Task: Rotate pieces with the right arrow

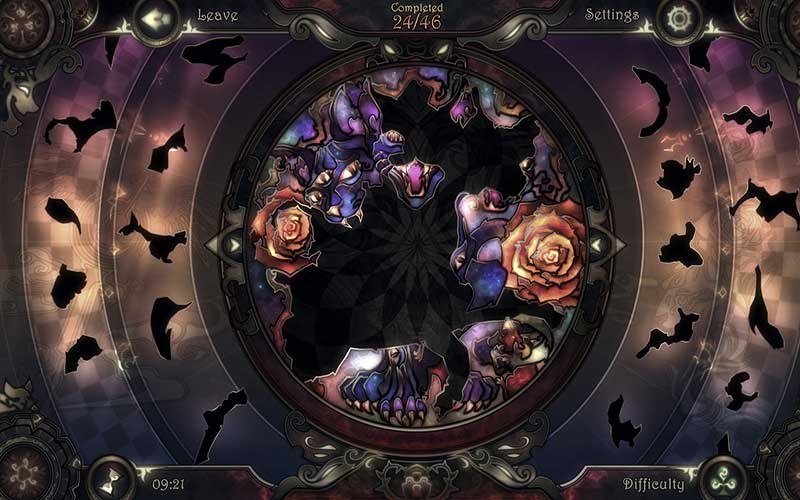Action: tap(596, 243)
